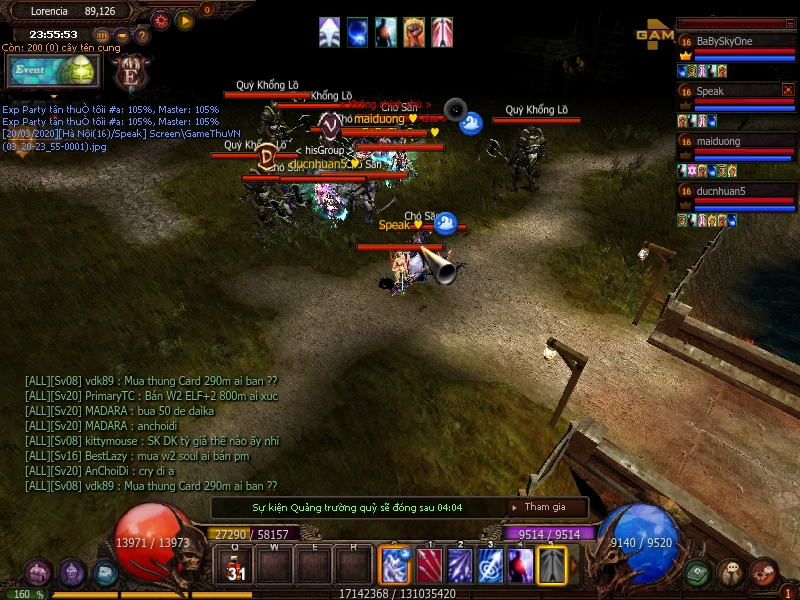Click the yellow play arrow button
Viewport: 800px width, 600px height.
tap(185, 20)
